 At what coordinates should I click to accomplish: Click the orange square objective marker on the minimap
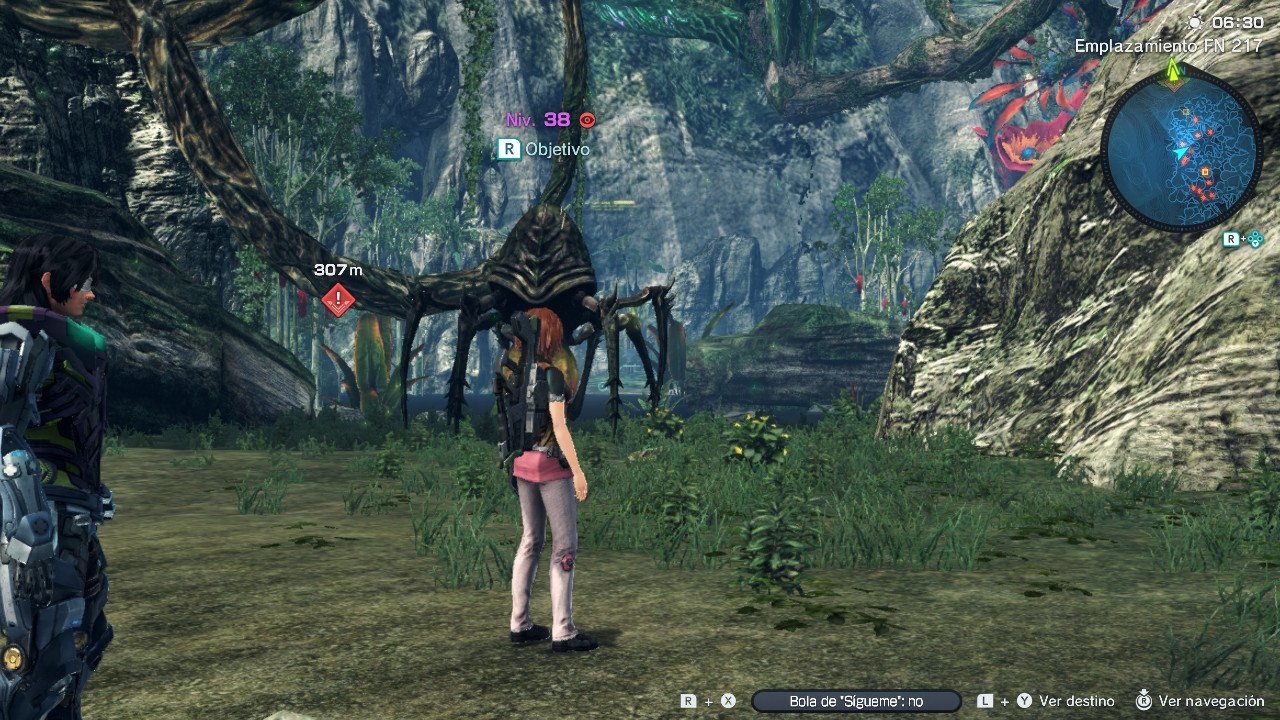(1205, 172)
